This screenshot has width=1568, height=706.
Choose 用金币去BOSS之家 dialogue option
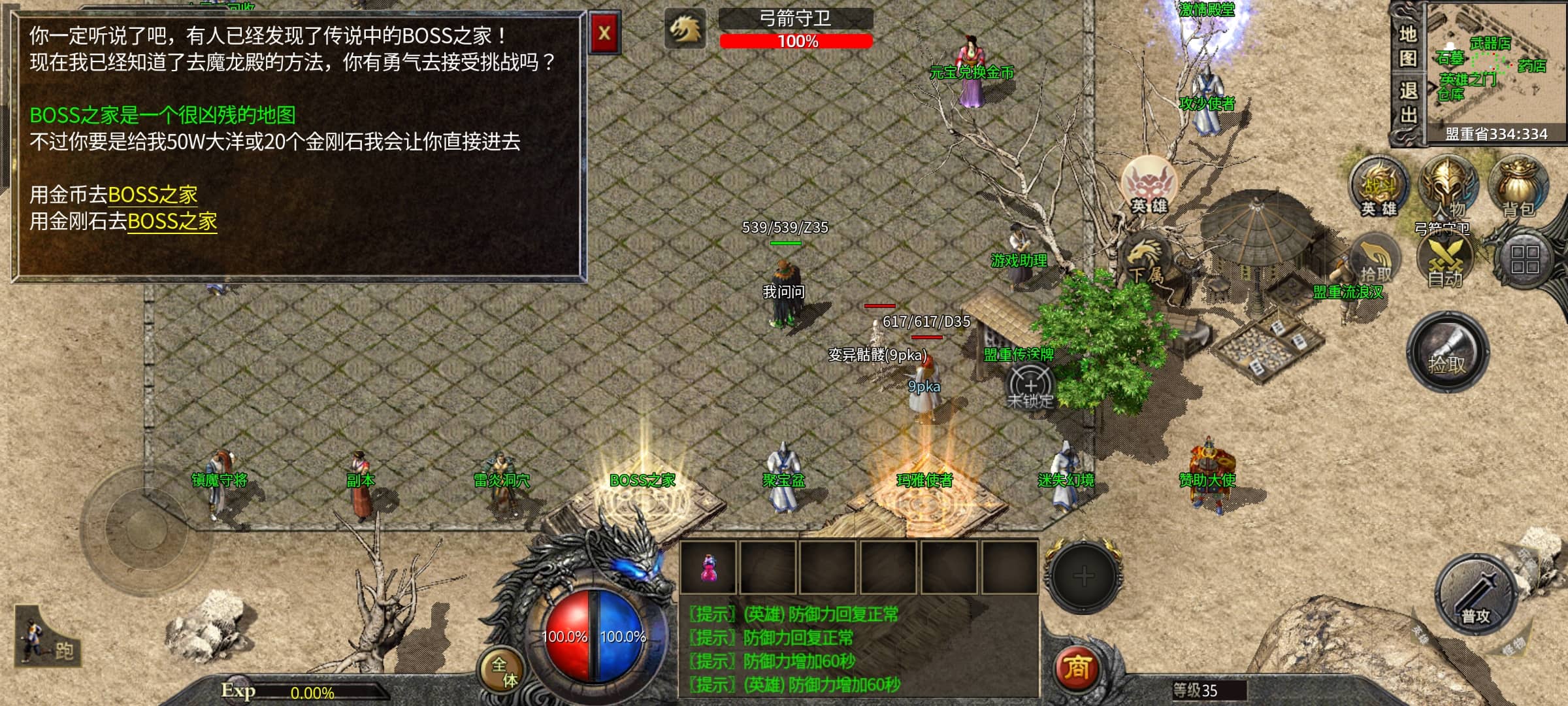(x=152, y=195)
